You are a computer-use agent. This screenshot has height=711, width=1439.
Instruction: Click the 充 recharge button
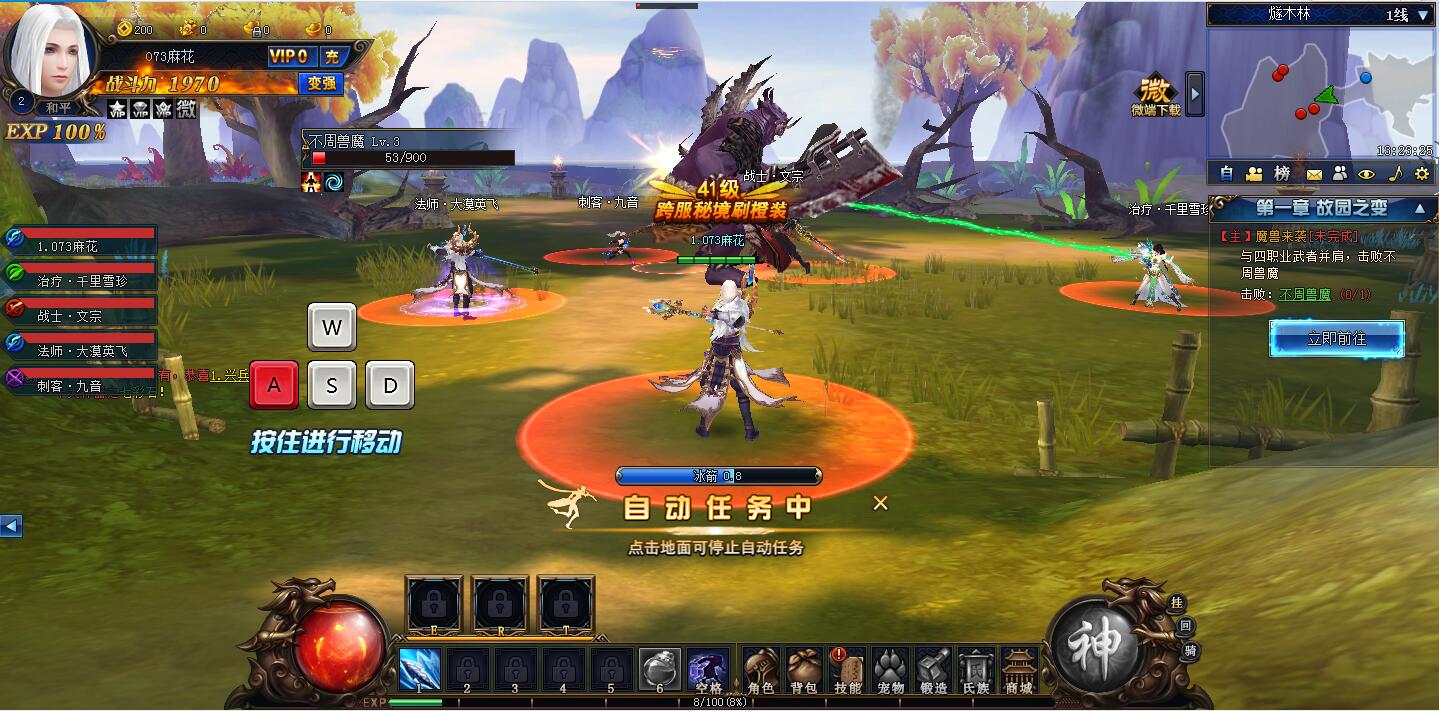332,57
